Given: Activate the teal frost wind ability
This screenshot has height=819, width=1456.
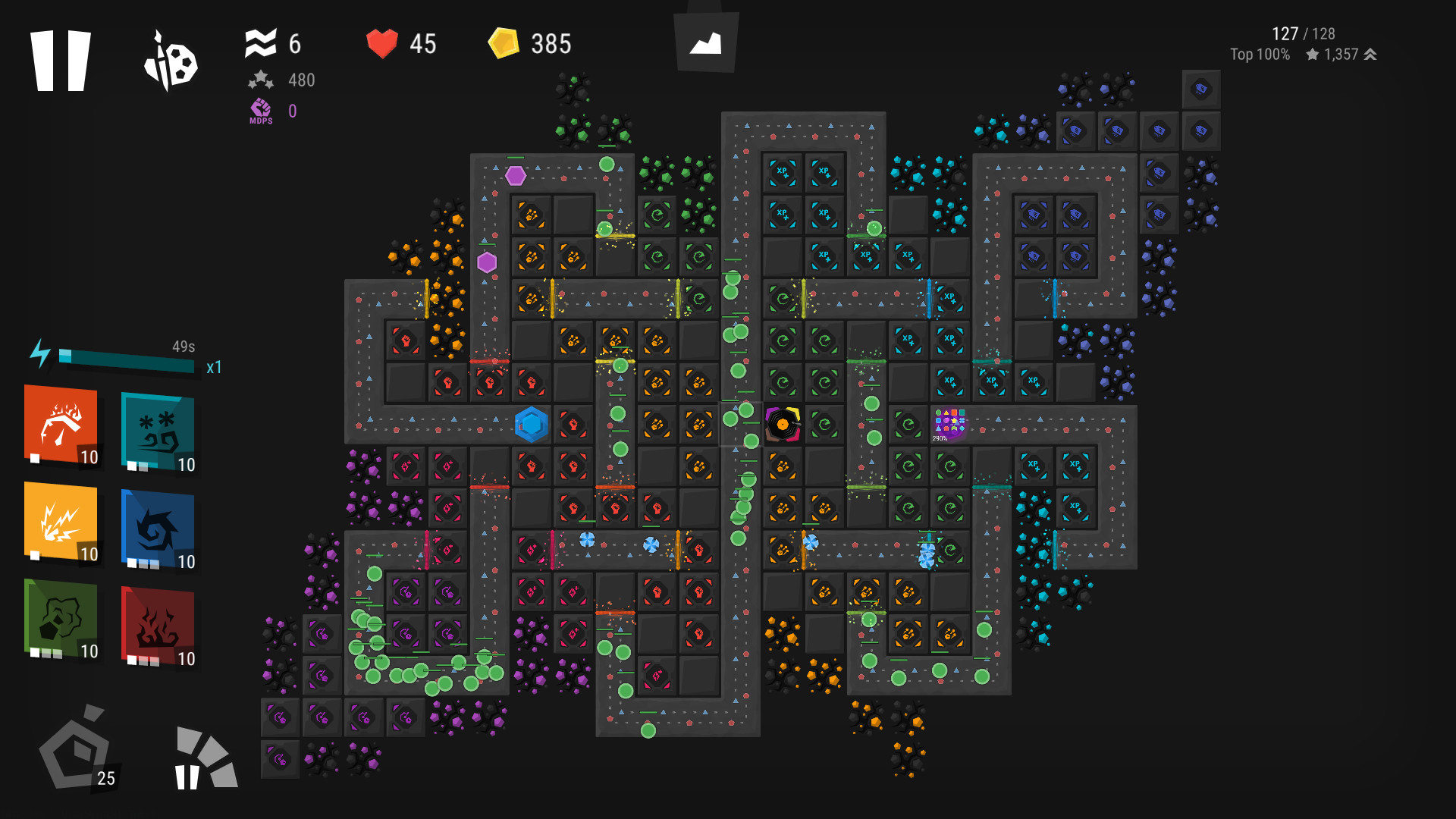Looking at the screenshot, I should coord(157,428).
